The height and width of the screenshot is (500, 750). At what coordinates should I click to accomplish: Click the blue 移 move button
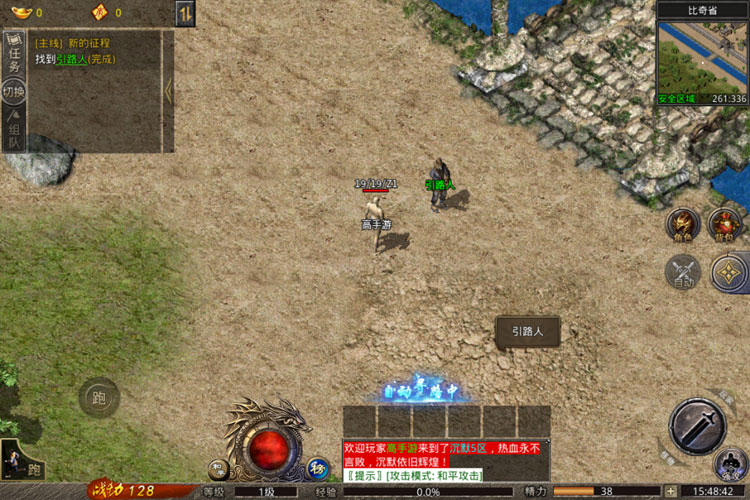(317, 467)
